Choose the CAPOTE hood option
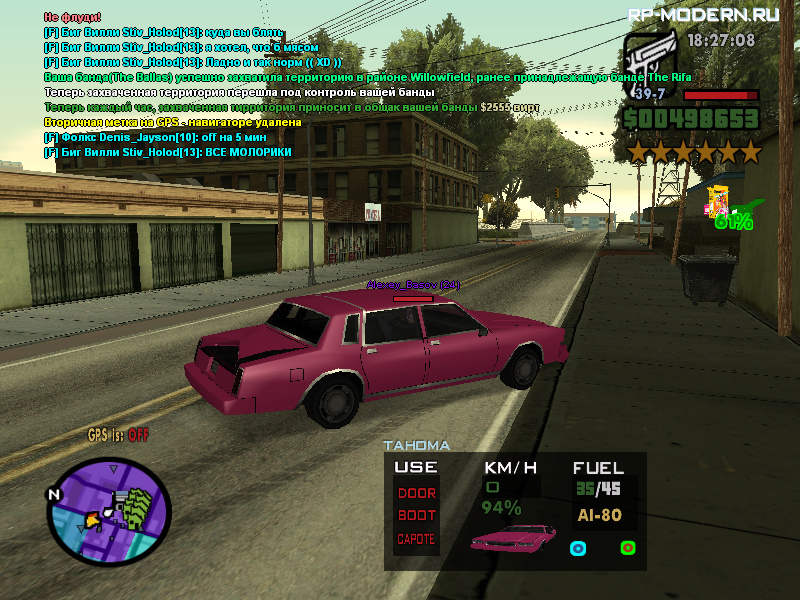800x600 pixels. pos(417,539)
